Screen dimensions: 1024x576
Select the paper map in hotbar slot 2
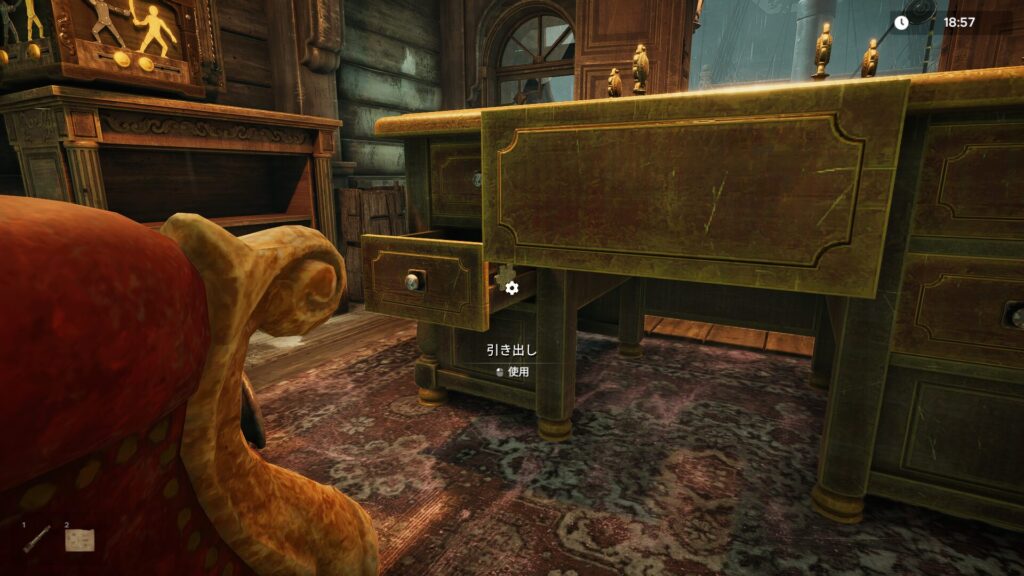point(79,540)
